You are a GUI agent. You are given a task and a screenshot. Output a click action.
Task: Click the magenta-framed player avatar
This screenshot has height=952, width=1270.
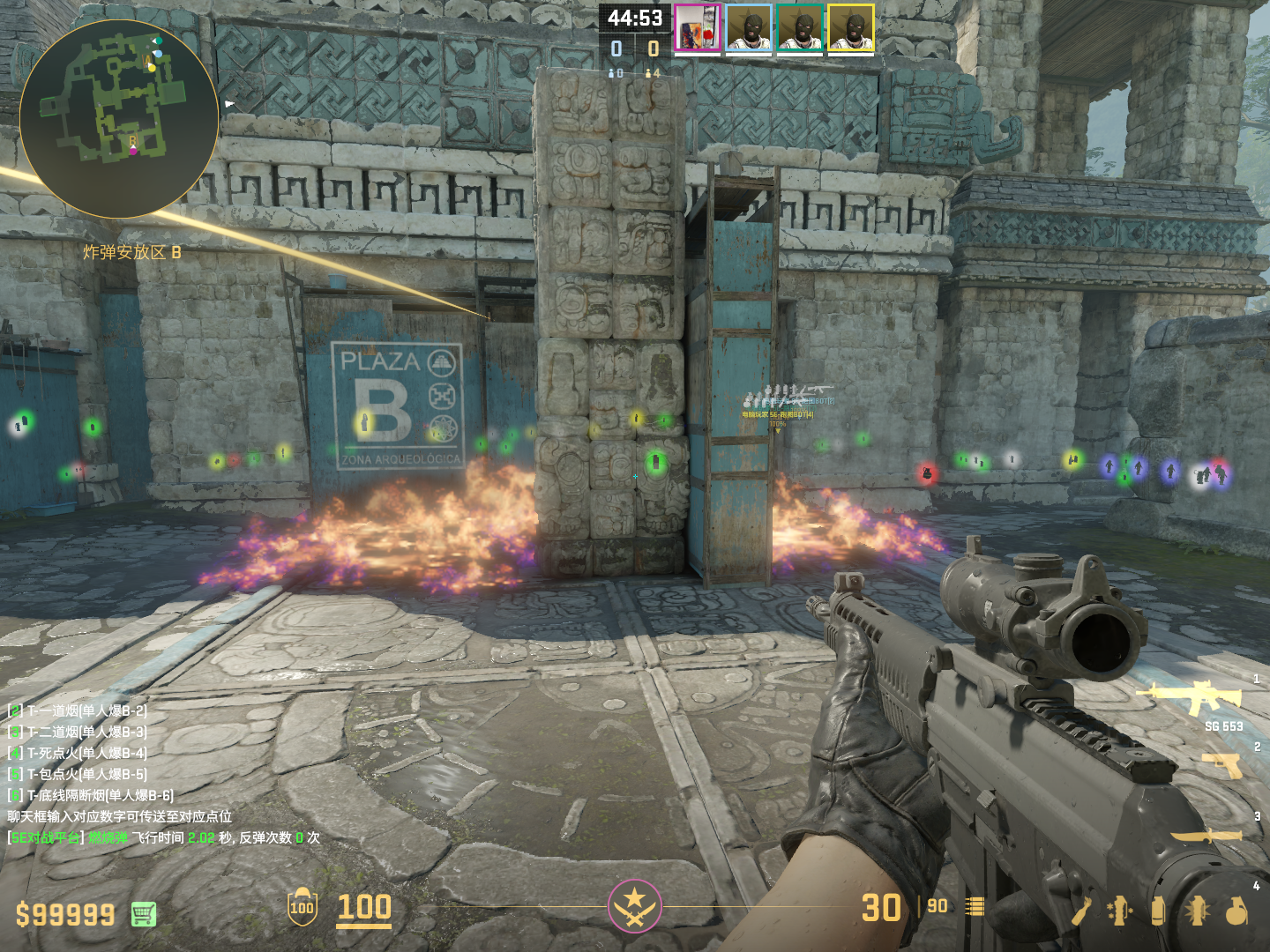pyautogui.click(x=698, y=28)
